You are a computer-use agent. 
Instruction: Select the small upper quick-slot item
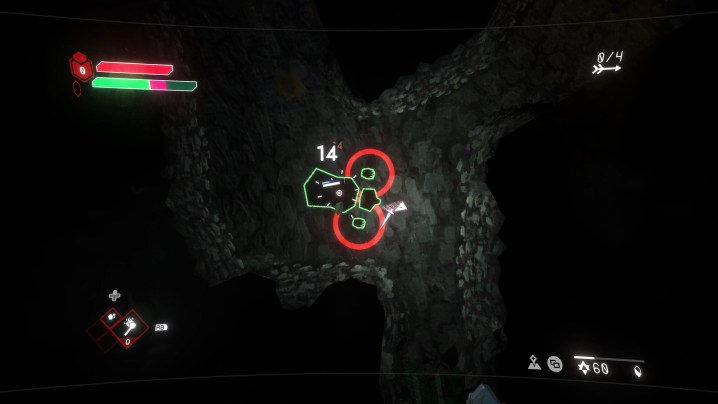(x=112, y=316)
